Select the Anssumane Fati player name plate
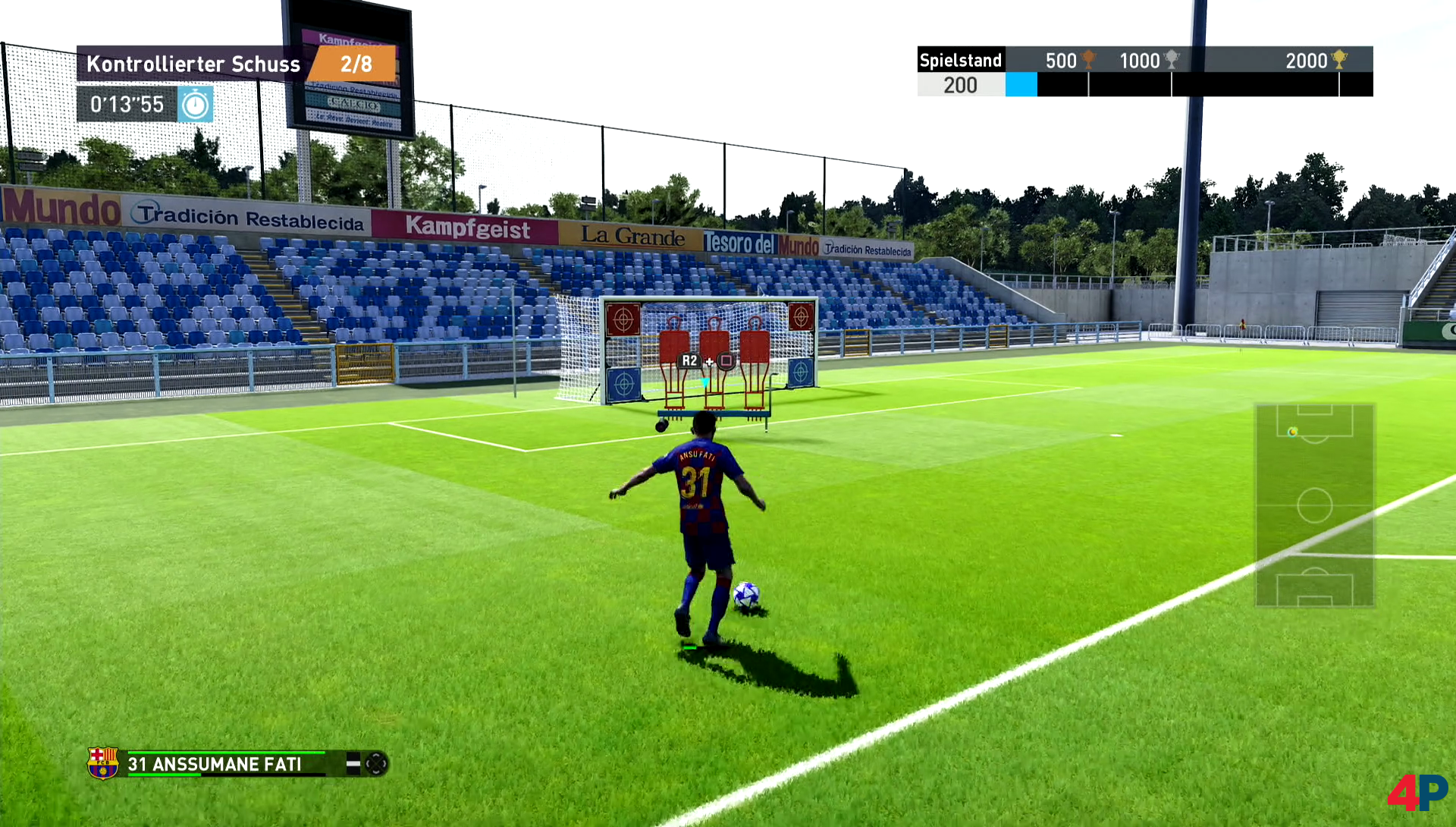Viewport: 1456px width, 827px height. coord(215,764)
